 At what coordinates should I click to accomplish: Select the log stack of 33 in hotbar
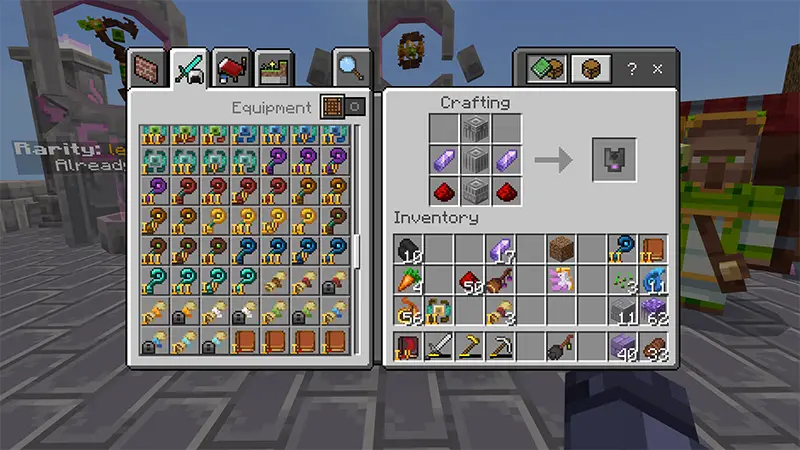pos(652,347)
